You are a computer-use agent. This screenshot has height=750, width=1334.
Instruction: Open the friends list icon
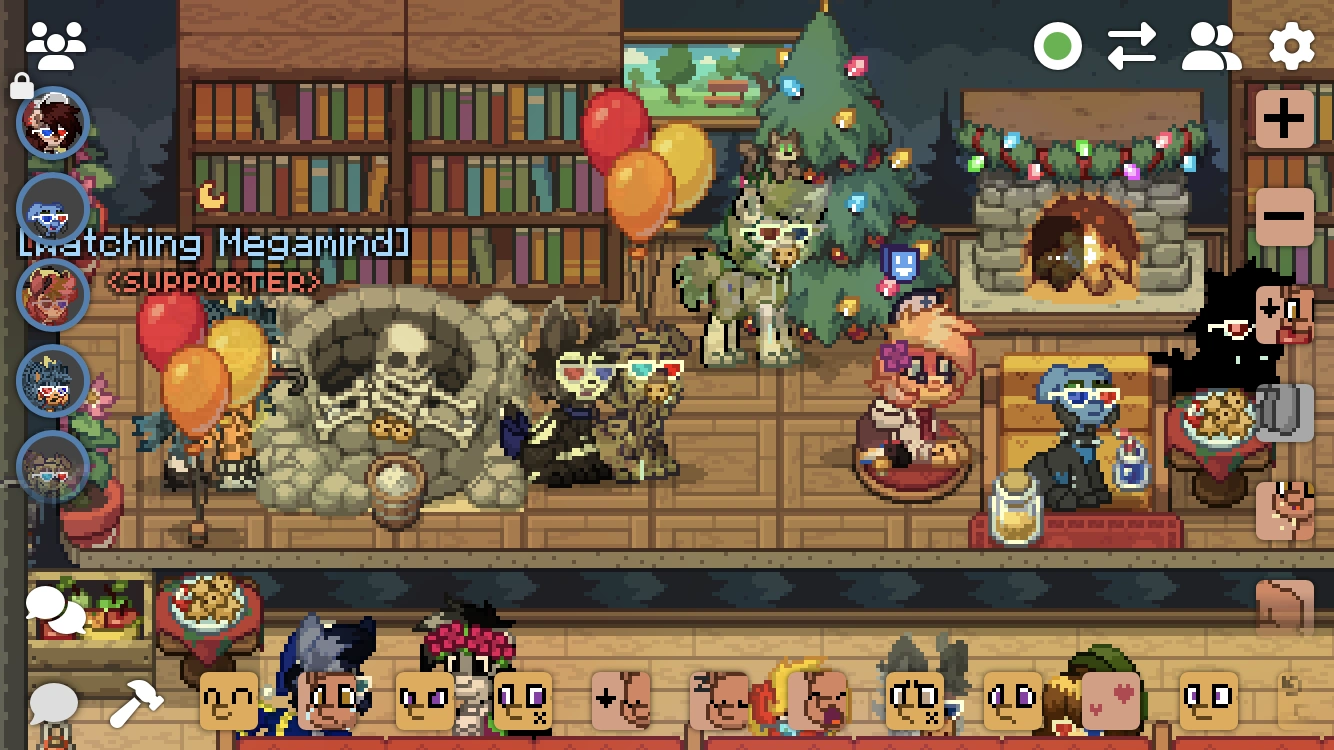1209,44
